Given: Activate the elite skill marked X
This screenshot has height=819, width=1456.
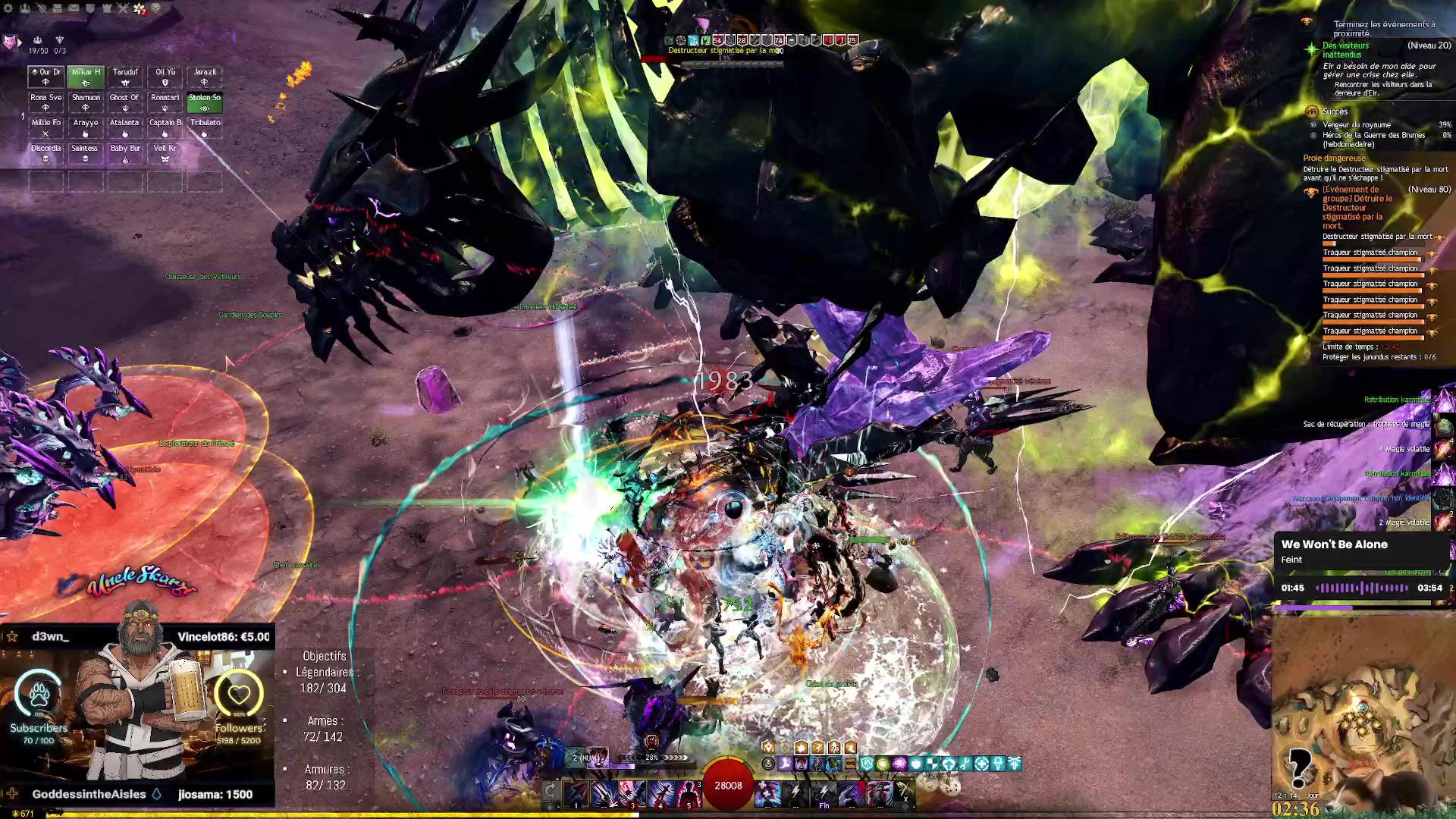Looking at the screenshot, I should coord(903,793).
